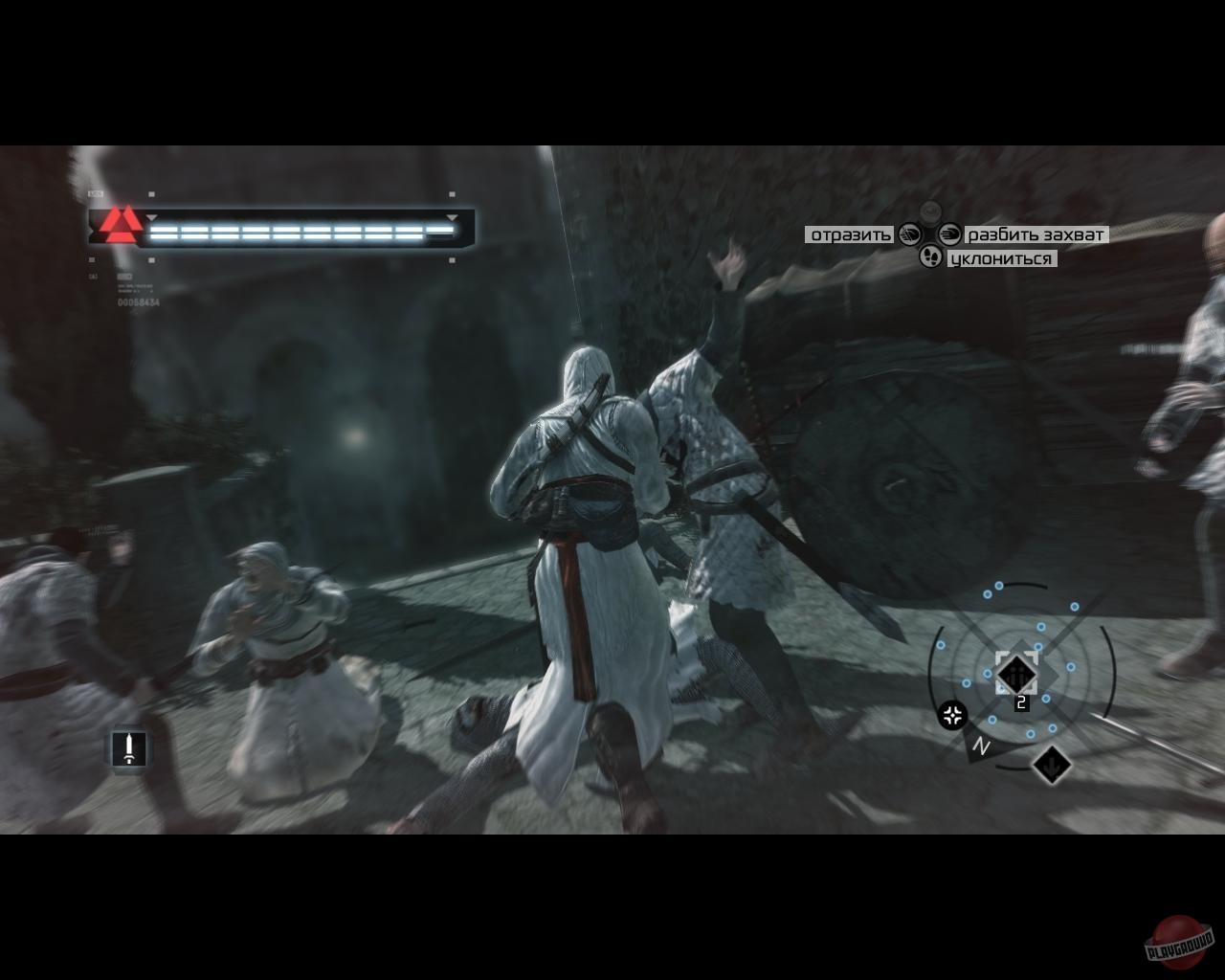This screenshot has width=1225, height=980.
Task: Expand the right arrow above the sync bar
Action: tap(451, 217)
